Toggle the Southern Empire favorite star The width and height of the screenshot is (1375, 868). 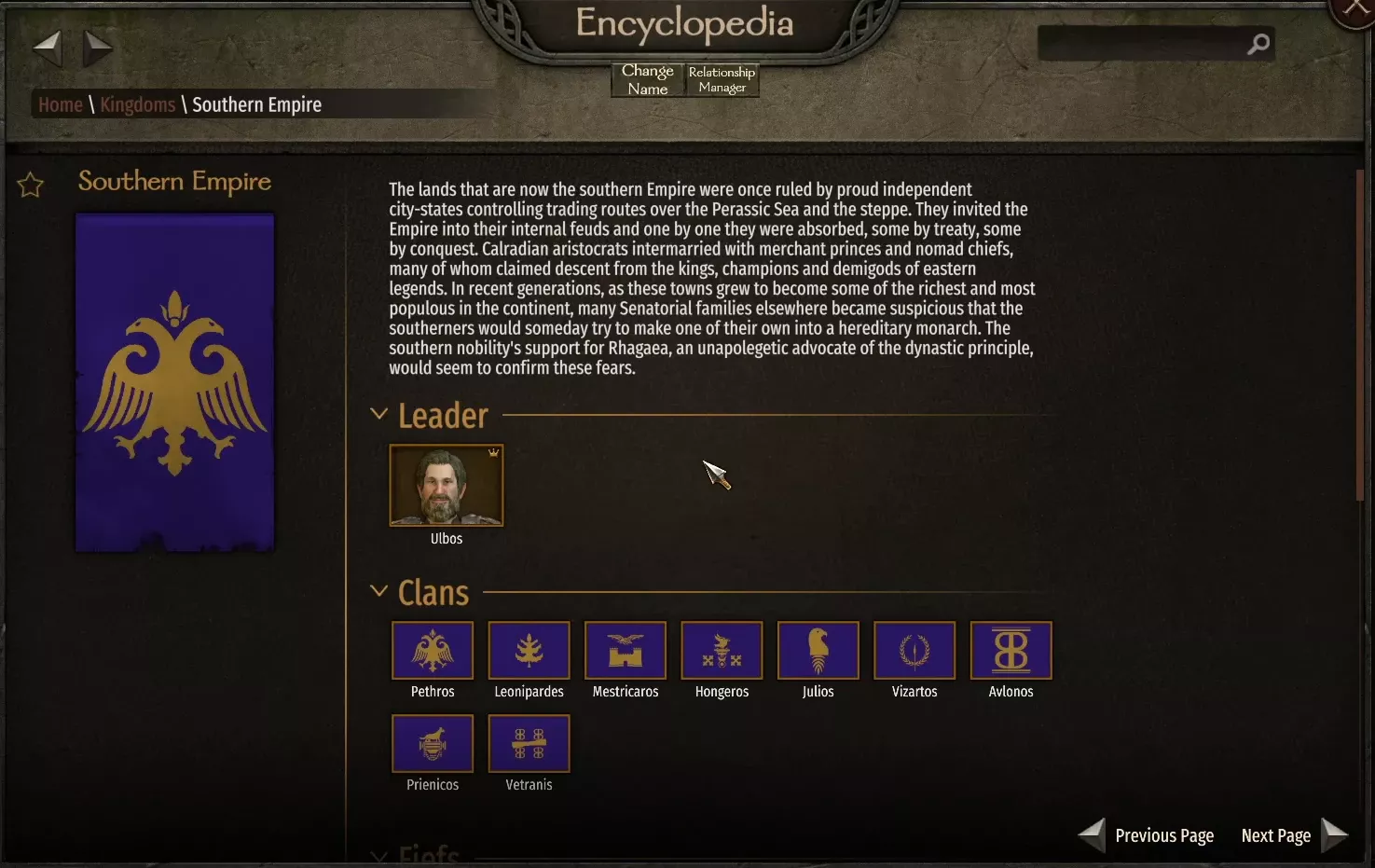tap(29, 185)
